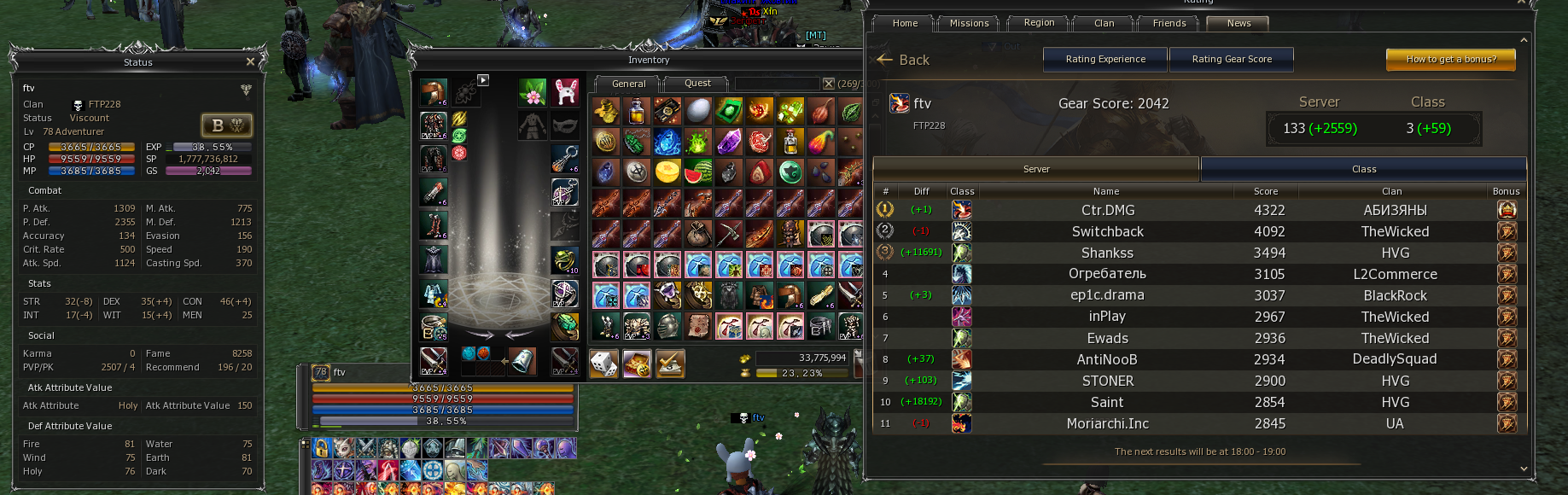Select the pickaxe in inventory
Image resolution: width=1568 pixels, height=495 pixels.
click(x=729, y=233)
